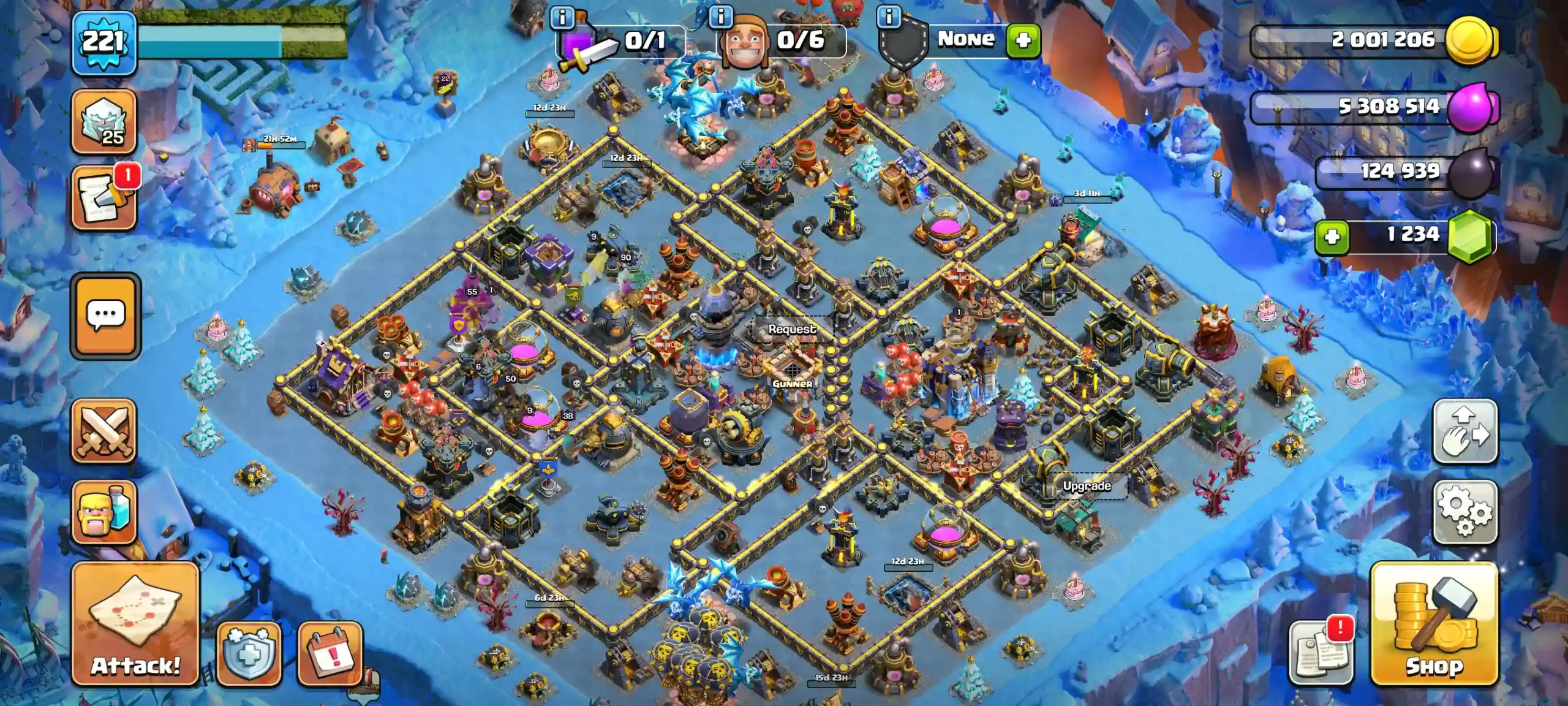
Task: Activate the layout editor hand button
Action: pos(1465,431)
